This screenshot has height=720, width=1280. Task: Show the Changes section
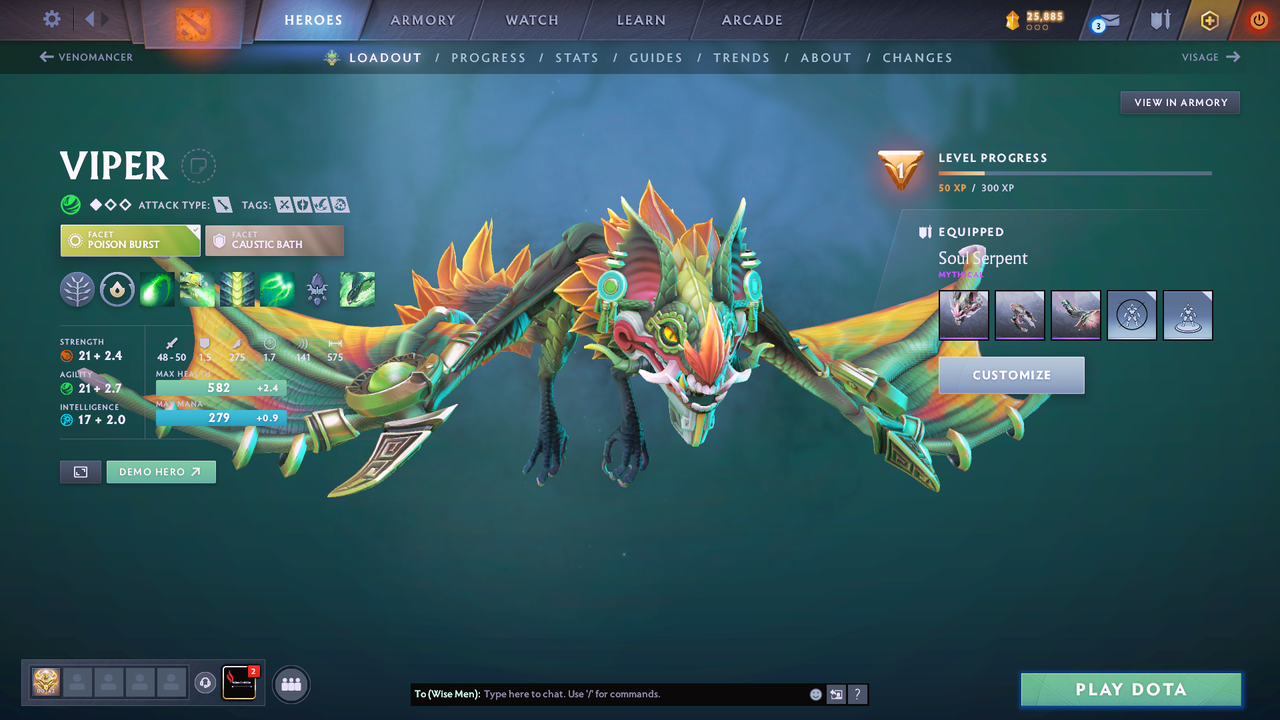[x=917, y=58]
